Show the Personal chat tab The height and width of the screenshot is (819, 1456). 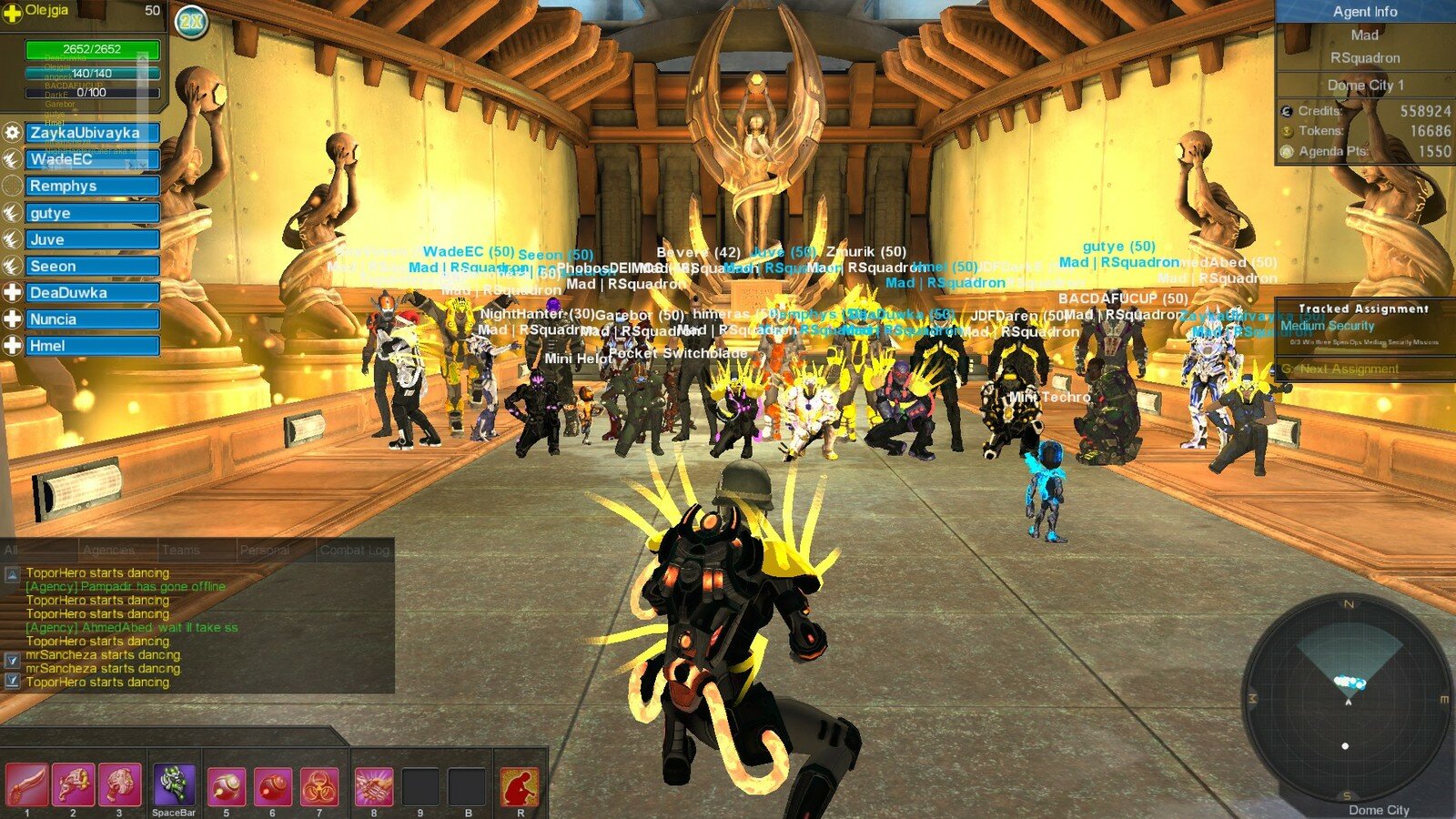tap(265, 550)
